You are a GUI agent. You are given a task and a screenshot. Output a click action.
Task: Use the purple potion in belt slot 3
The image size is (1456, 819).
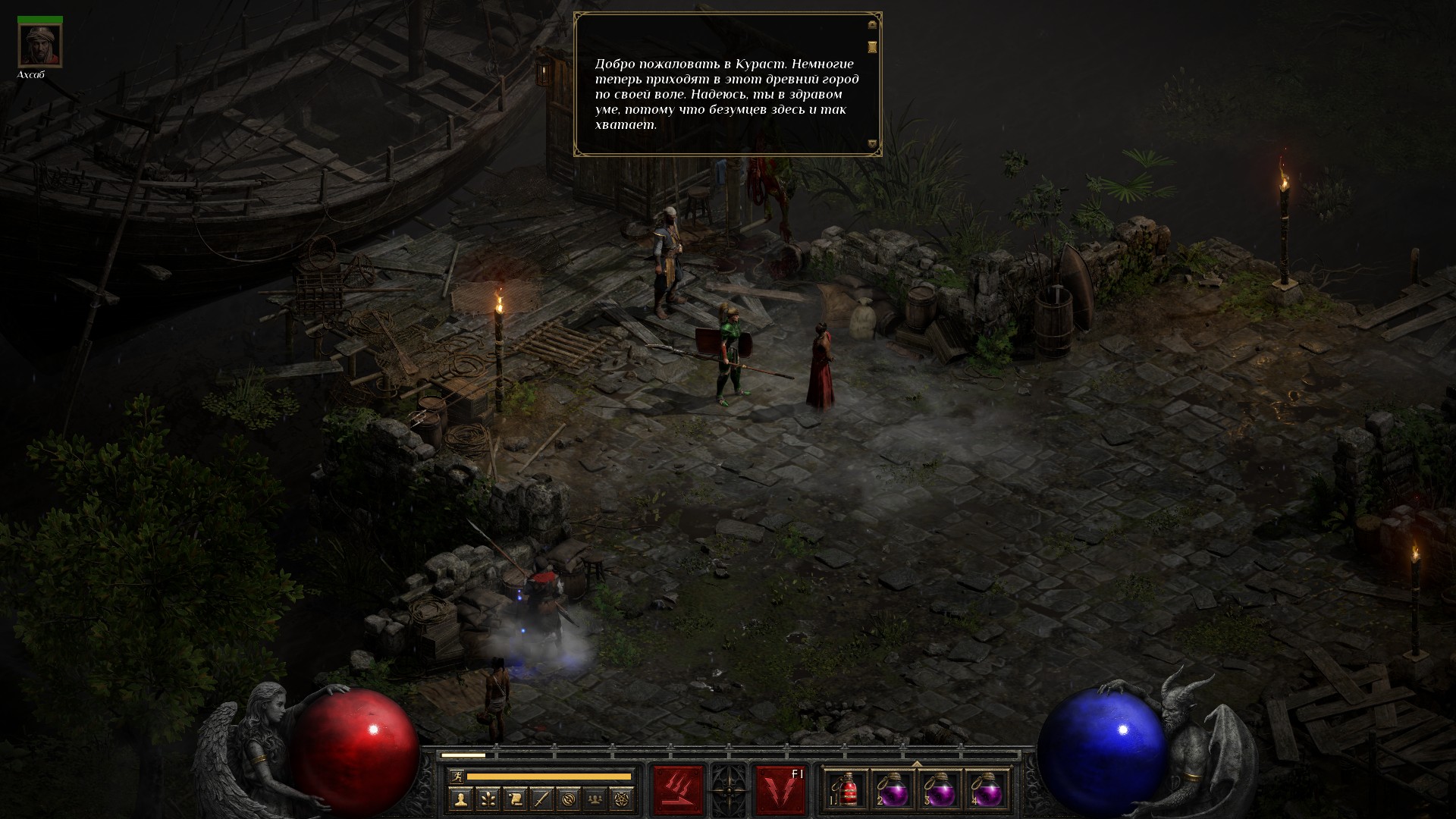click(x=940, y=791)
